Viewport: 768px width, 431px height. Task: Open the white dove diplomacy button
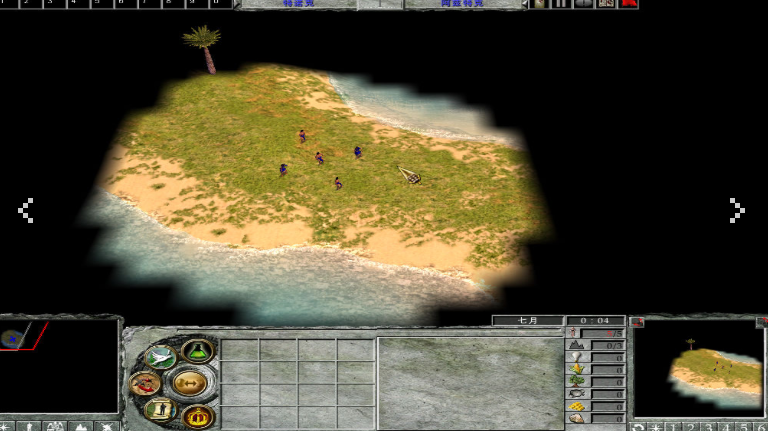160,357
